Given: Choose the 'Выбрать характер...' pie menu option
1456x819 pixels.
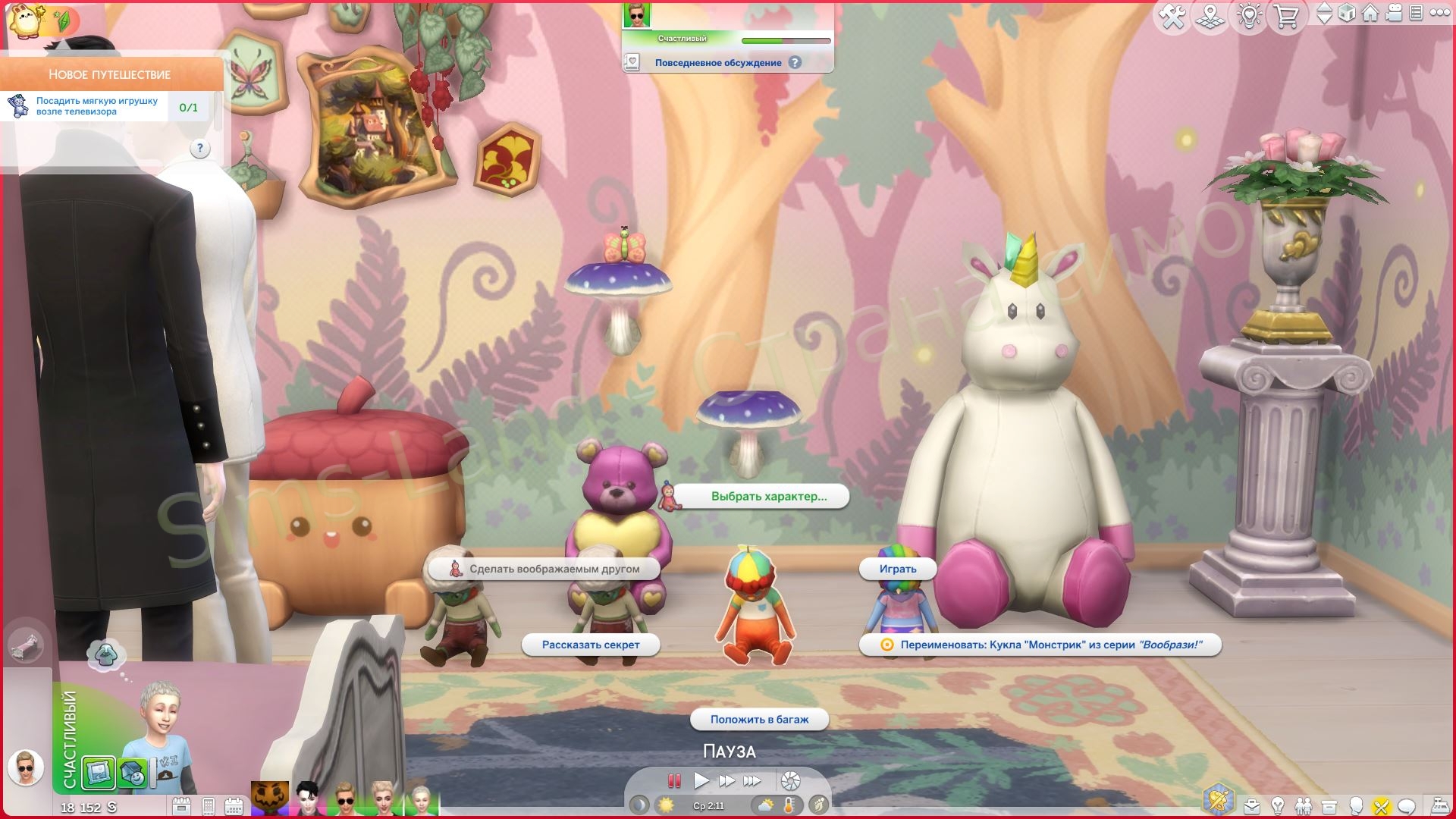Looking at the screenshot, I should pos(768,497).
